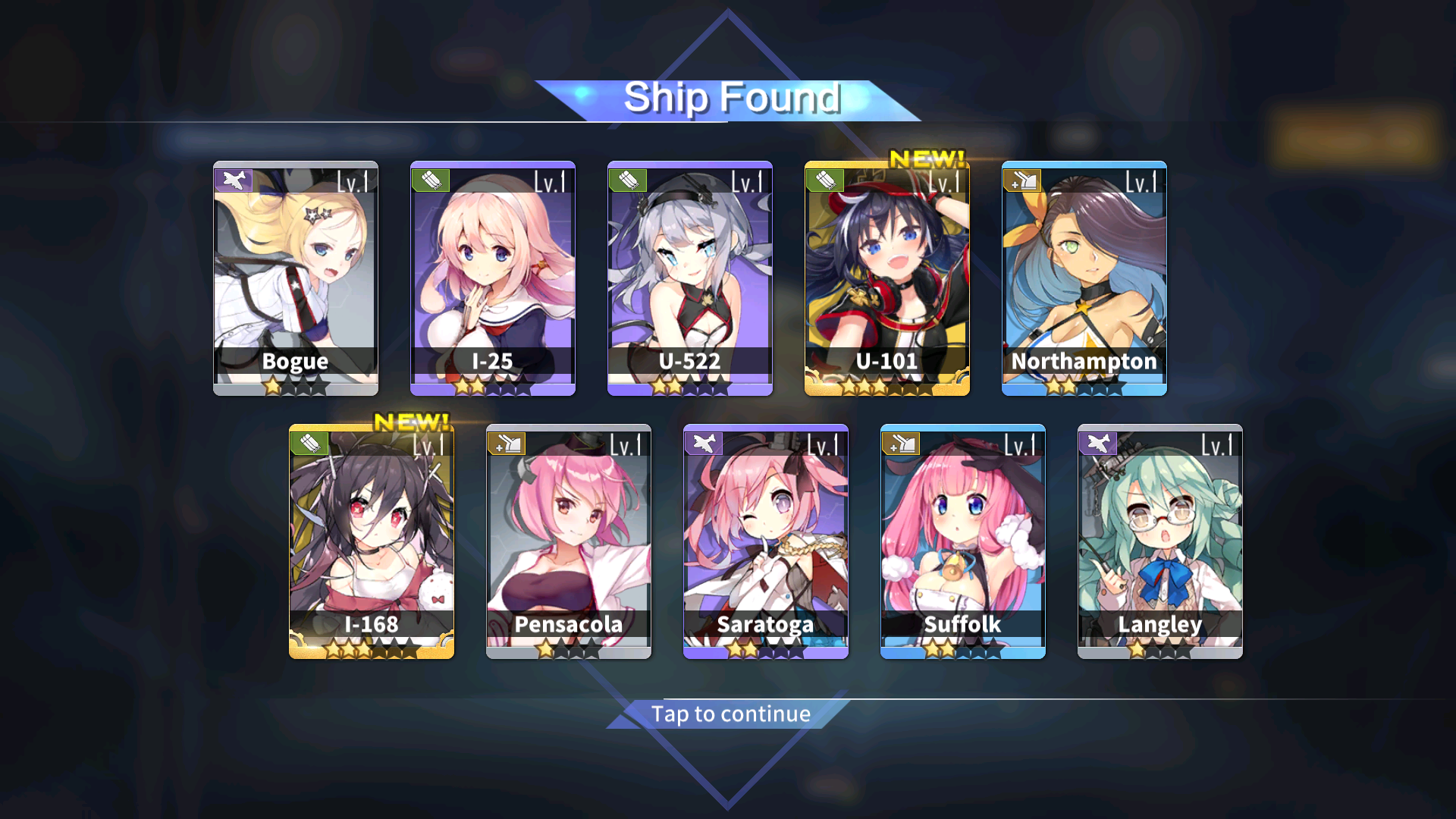This screenshot has width=1456, height=819.
Task: Choose the I-25 submarine card
Action: coord(493,278)
